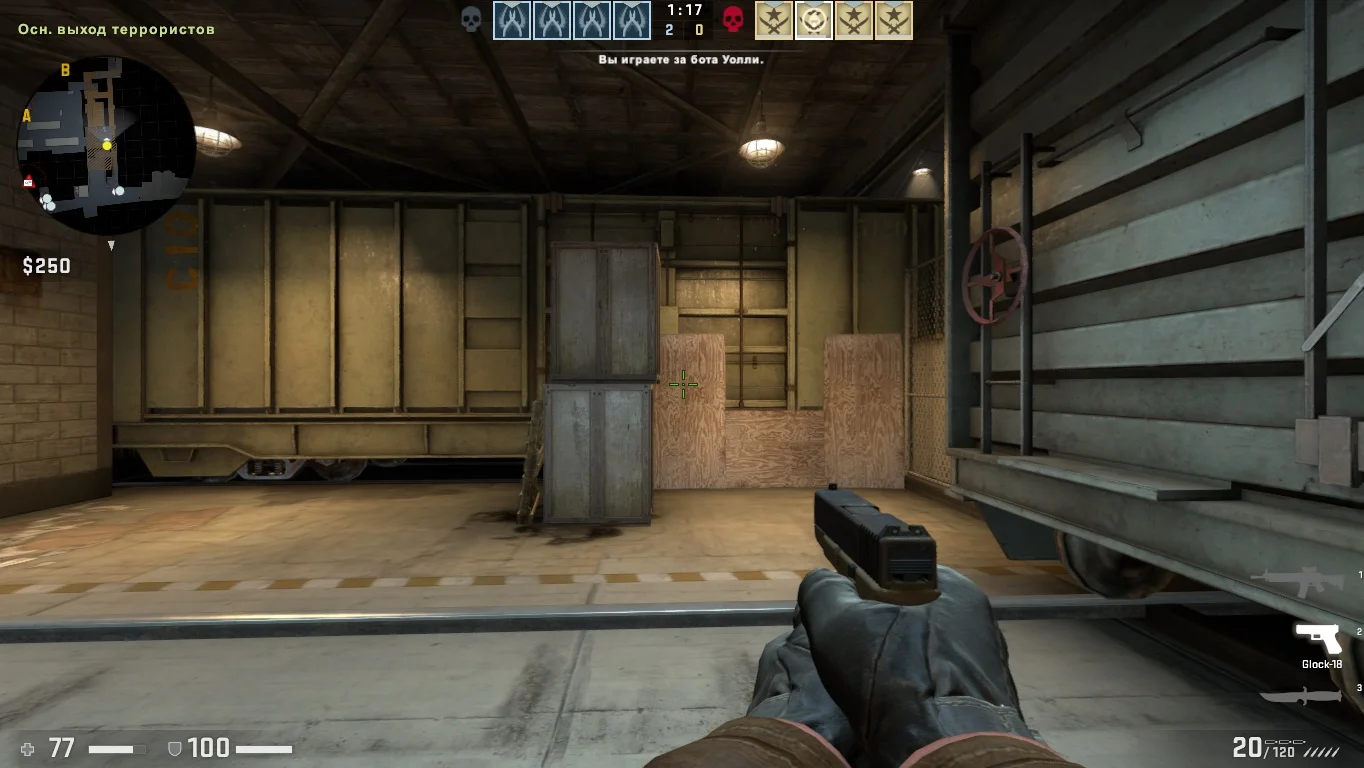Switch to the knife slot

click(x=1300, y=696)
